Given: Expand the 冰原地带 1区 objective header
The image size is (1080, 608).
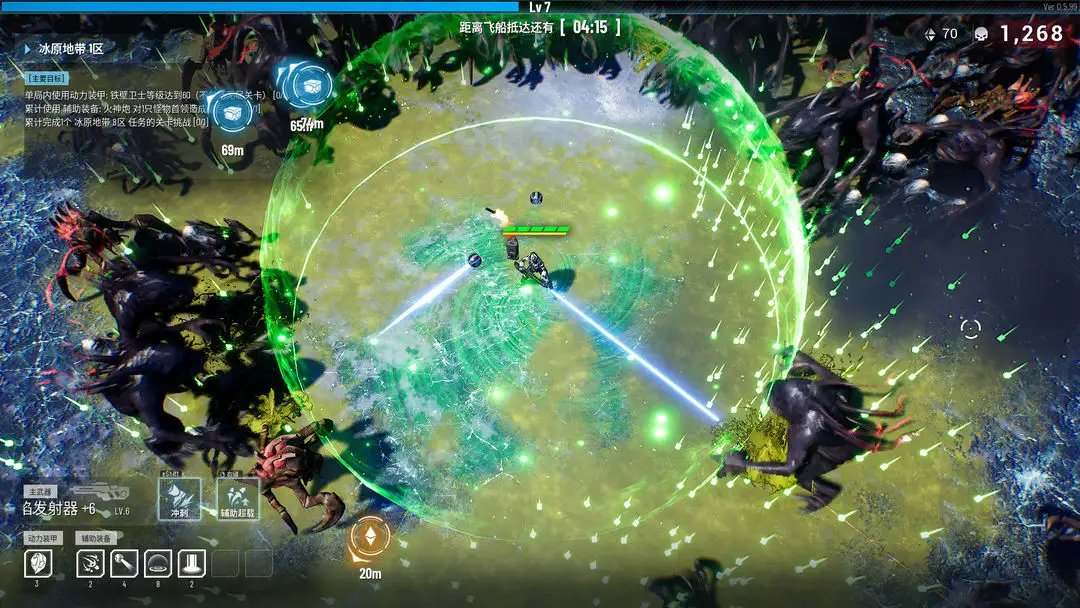Looking at the screenshot, I should point(66,47).
